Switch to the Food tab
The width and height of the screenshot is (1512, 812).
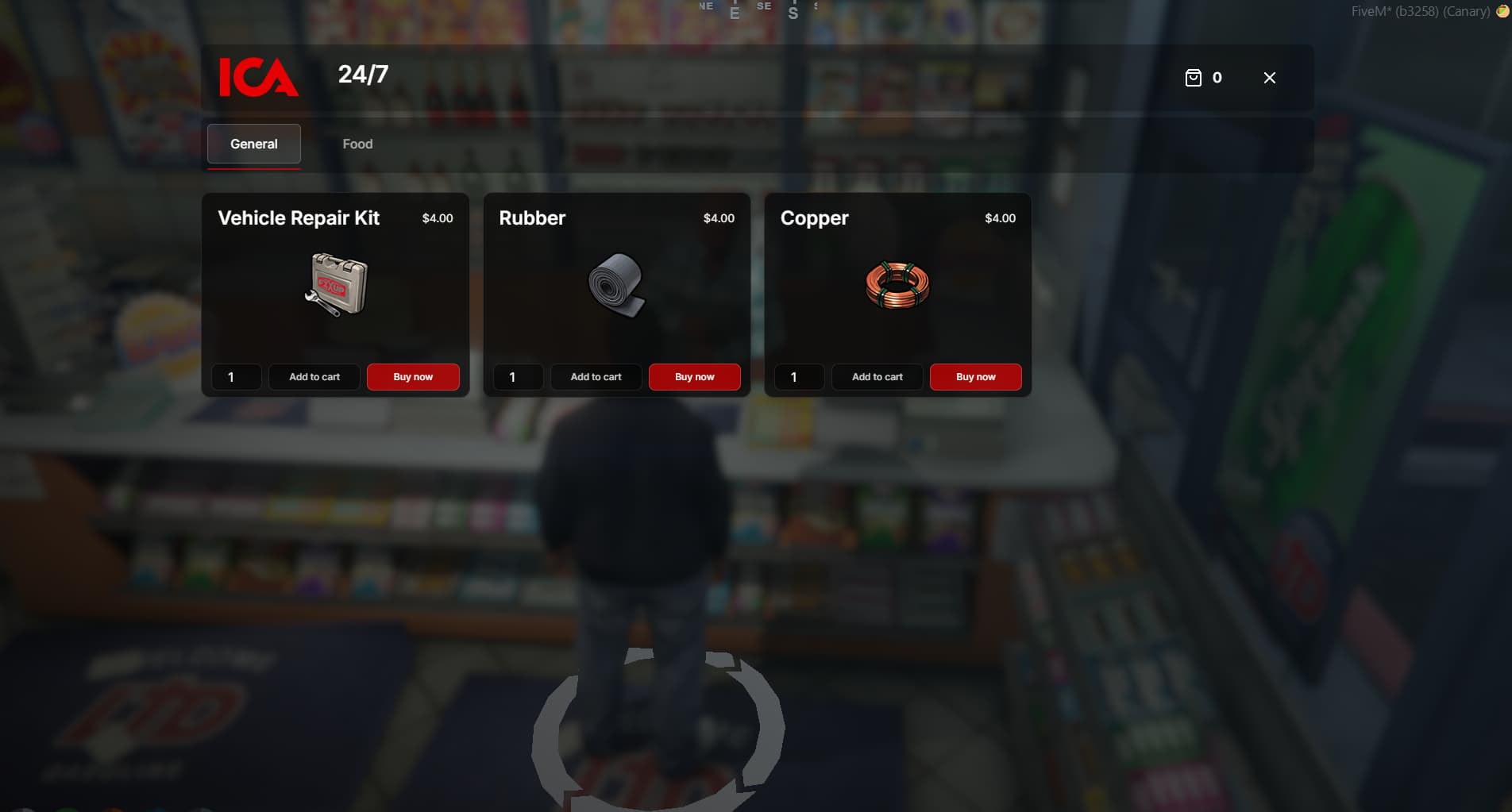(x=357, y=144)
